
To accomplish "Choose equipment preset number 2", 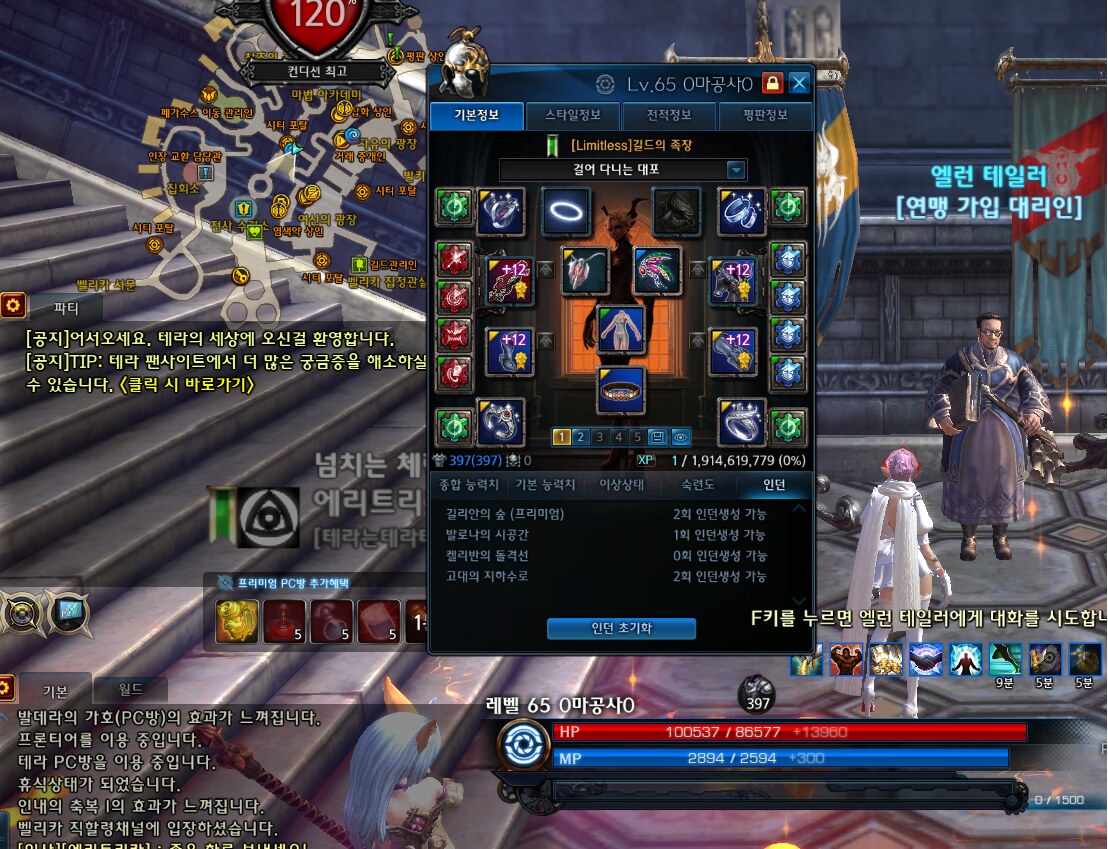I will (581, 437).
